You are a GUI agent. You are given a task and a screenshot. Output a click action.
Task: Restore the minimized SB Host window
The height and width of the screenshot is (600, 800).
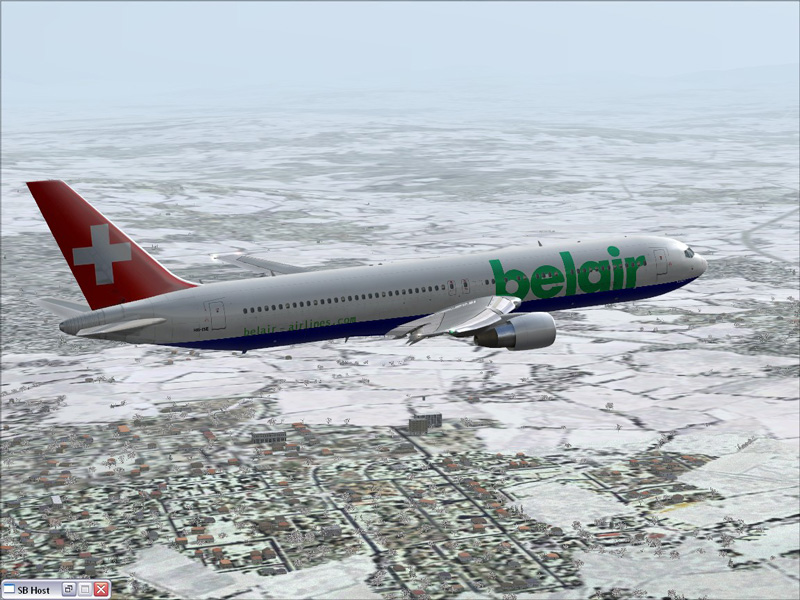click(69, 590)
